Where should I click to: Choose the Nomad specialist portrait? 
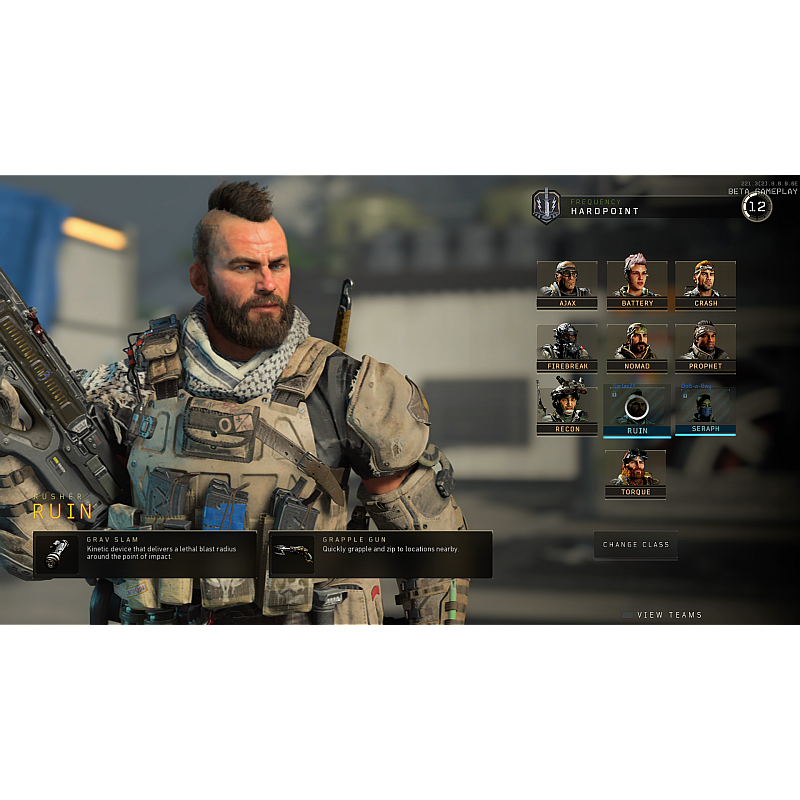(637, 348)
